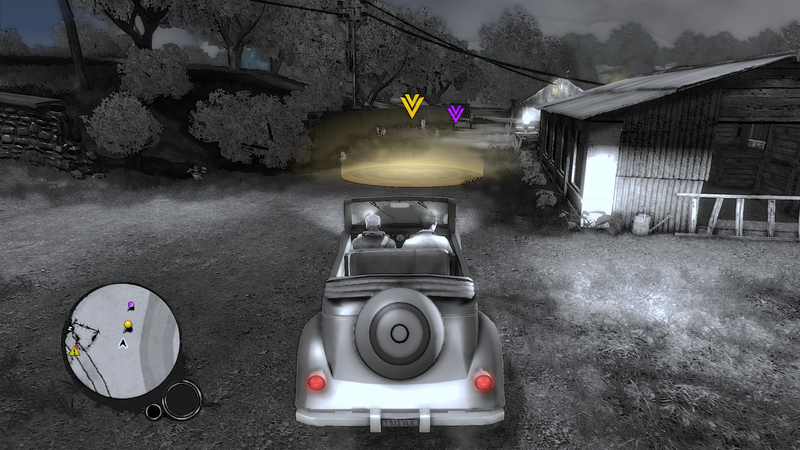This screenshot has height=450, width=800.
Task: Click the yellow warning triangle on minimap
Action: pos(74,351)
